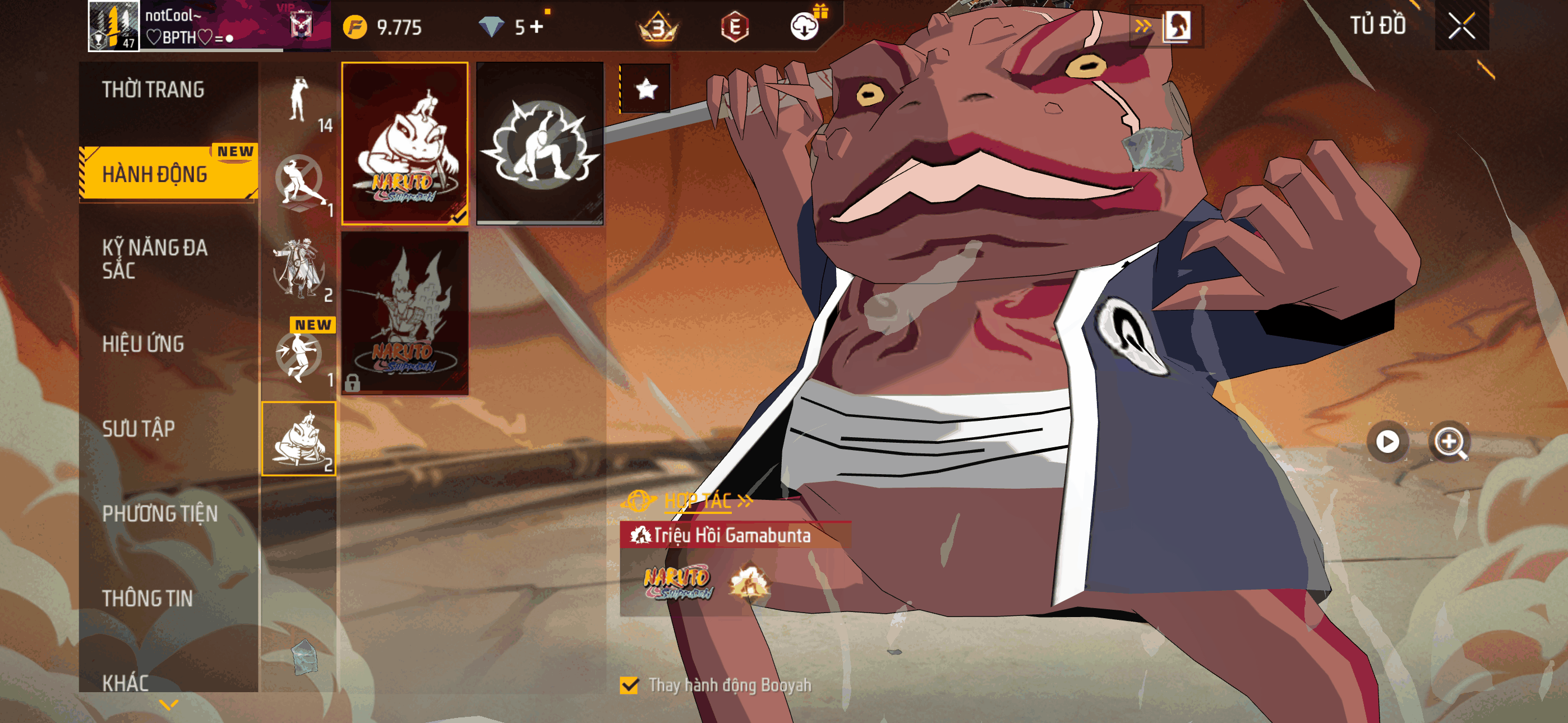Image resolution: width=1568 pixels, height=723 pixels.
Task: Mark emote with the star favorite button
Action: tap(646, 90)
